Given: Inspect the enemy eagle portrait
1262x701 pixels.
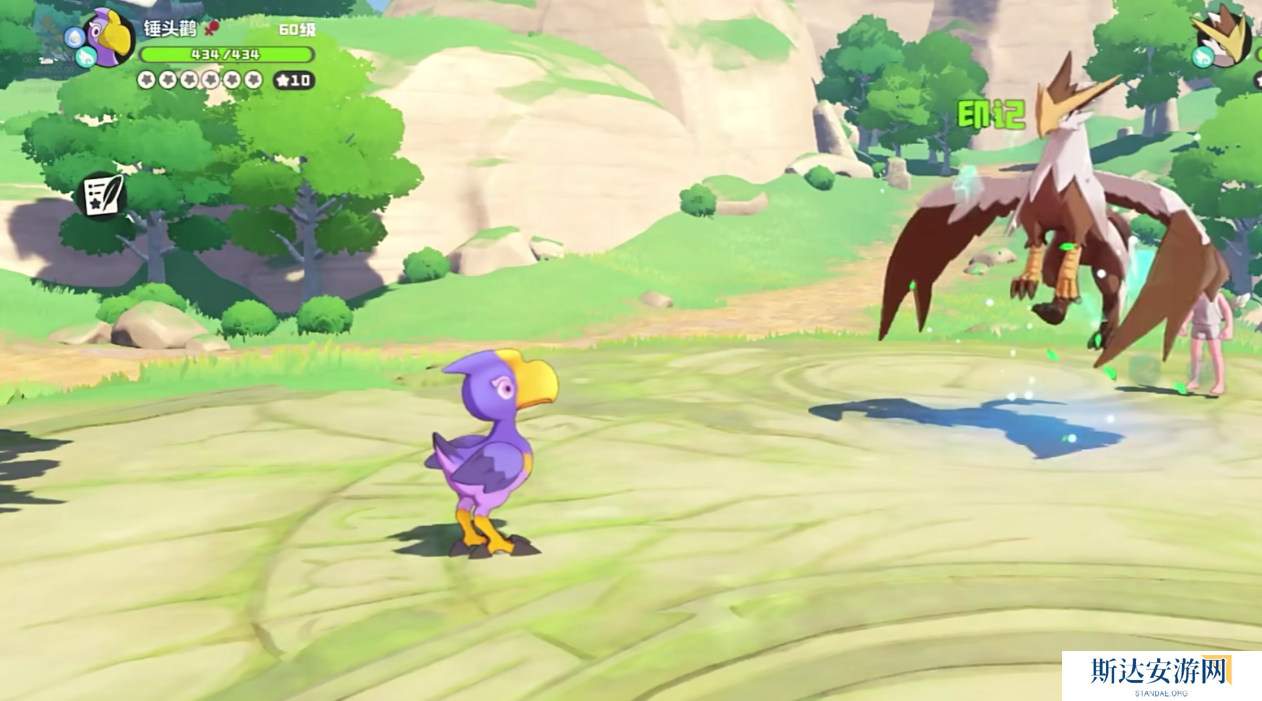Looking at the screenshot, I should point(1226,35).
